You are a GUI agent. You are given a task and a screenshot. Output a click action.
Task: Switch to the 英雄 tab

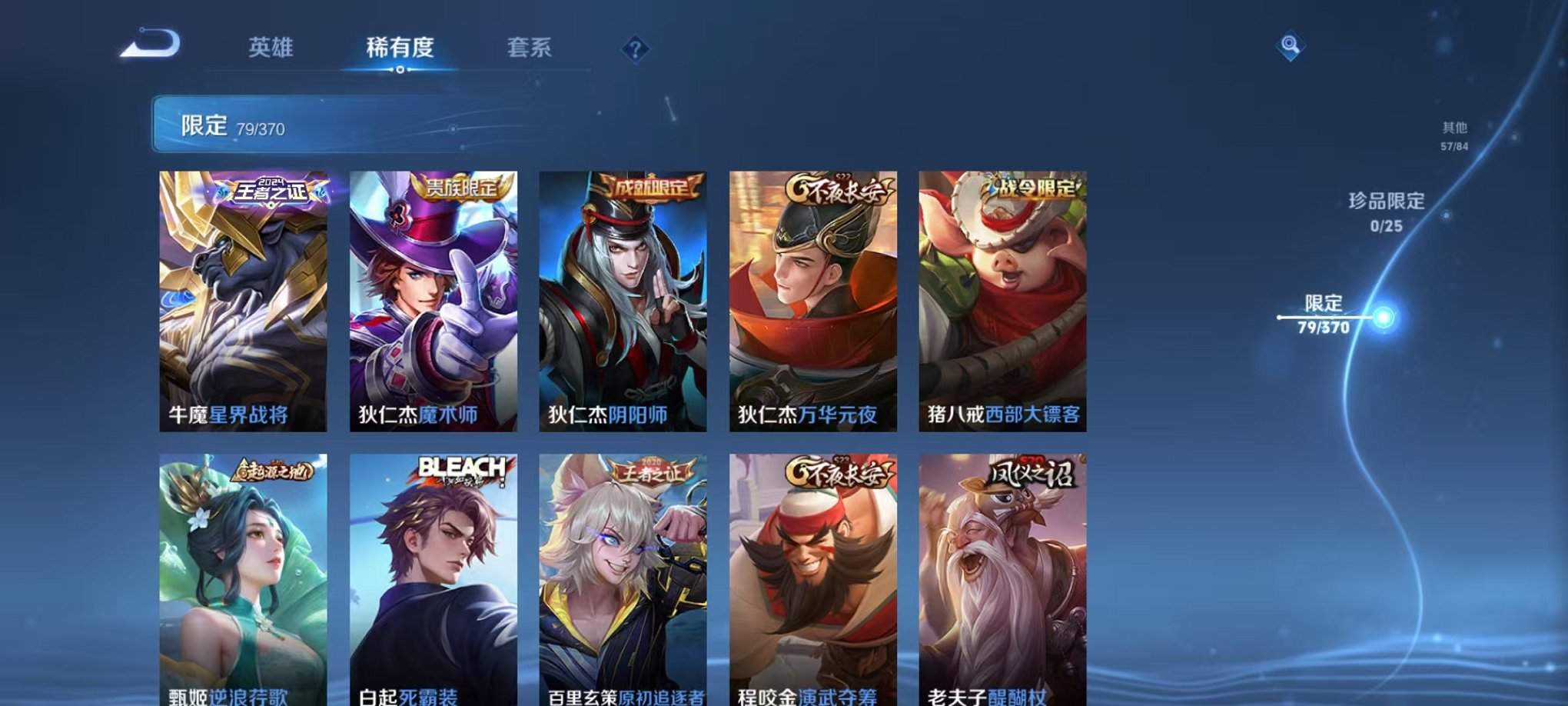click(271, 48)
